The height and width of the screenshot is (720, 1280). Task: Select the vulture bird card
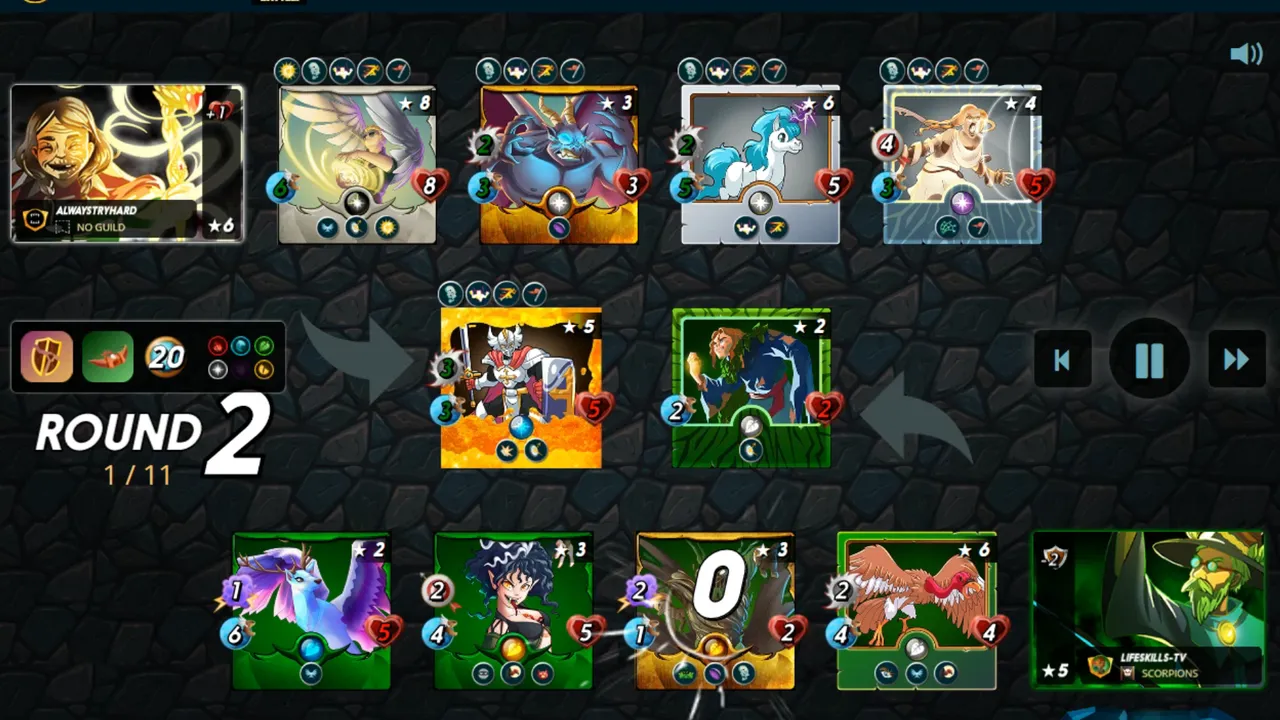pyautogui.click(x=916, y=611)
